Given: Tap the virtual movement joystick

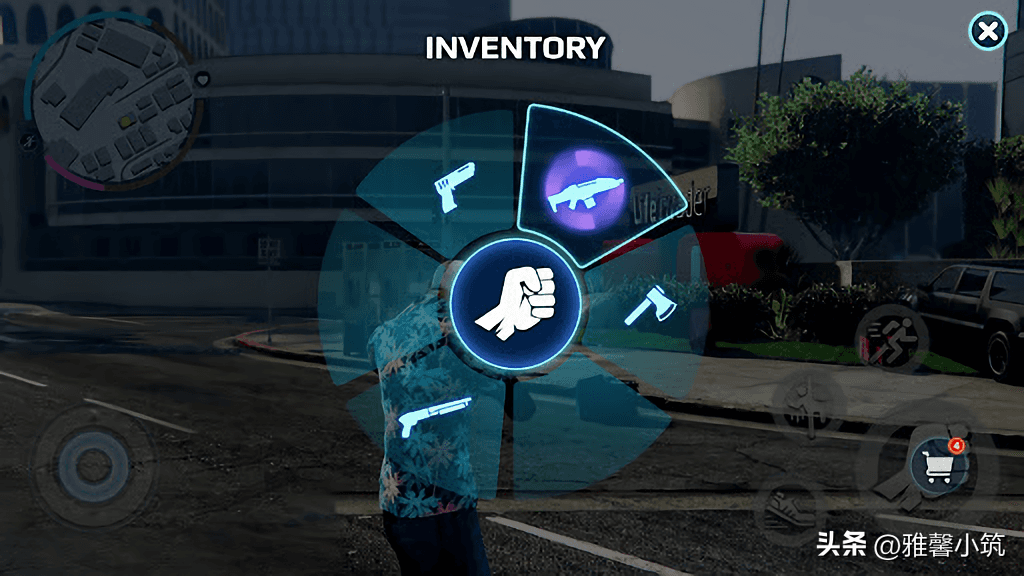Looking at the screenshot, I should click(x=92, y=464).
